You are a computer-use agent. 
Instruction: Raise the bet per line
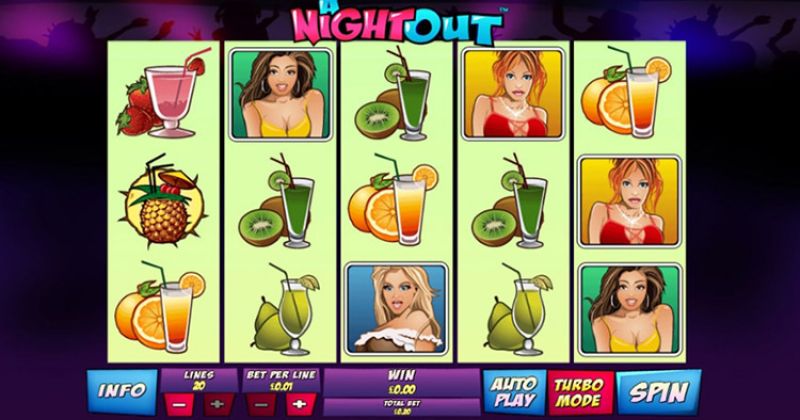point(297,406)
